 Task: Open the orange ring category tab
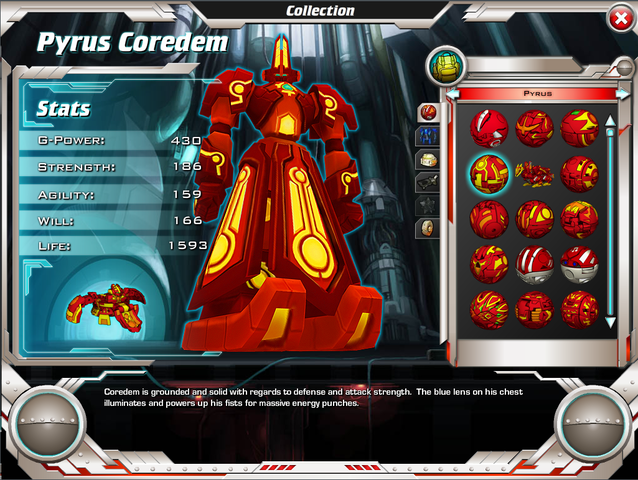427,228
